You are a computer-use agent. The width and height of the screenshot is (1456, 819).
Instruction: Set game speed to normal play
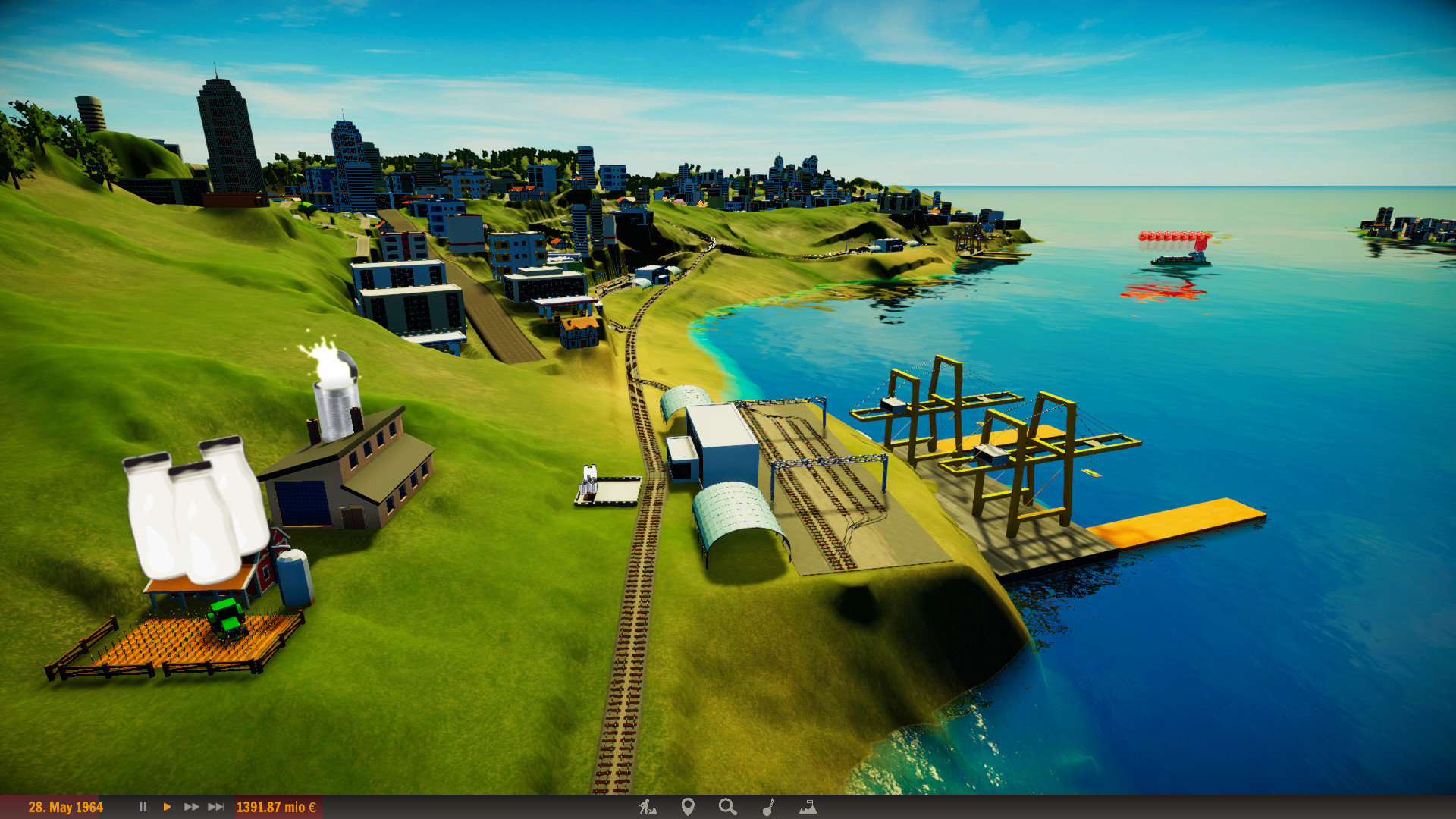tap(167, 807)
